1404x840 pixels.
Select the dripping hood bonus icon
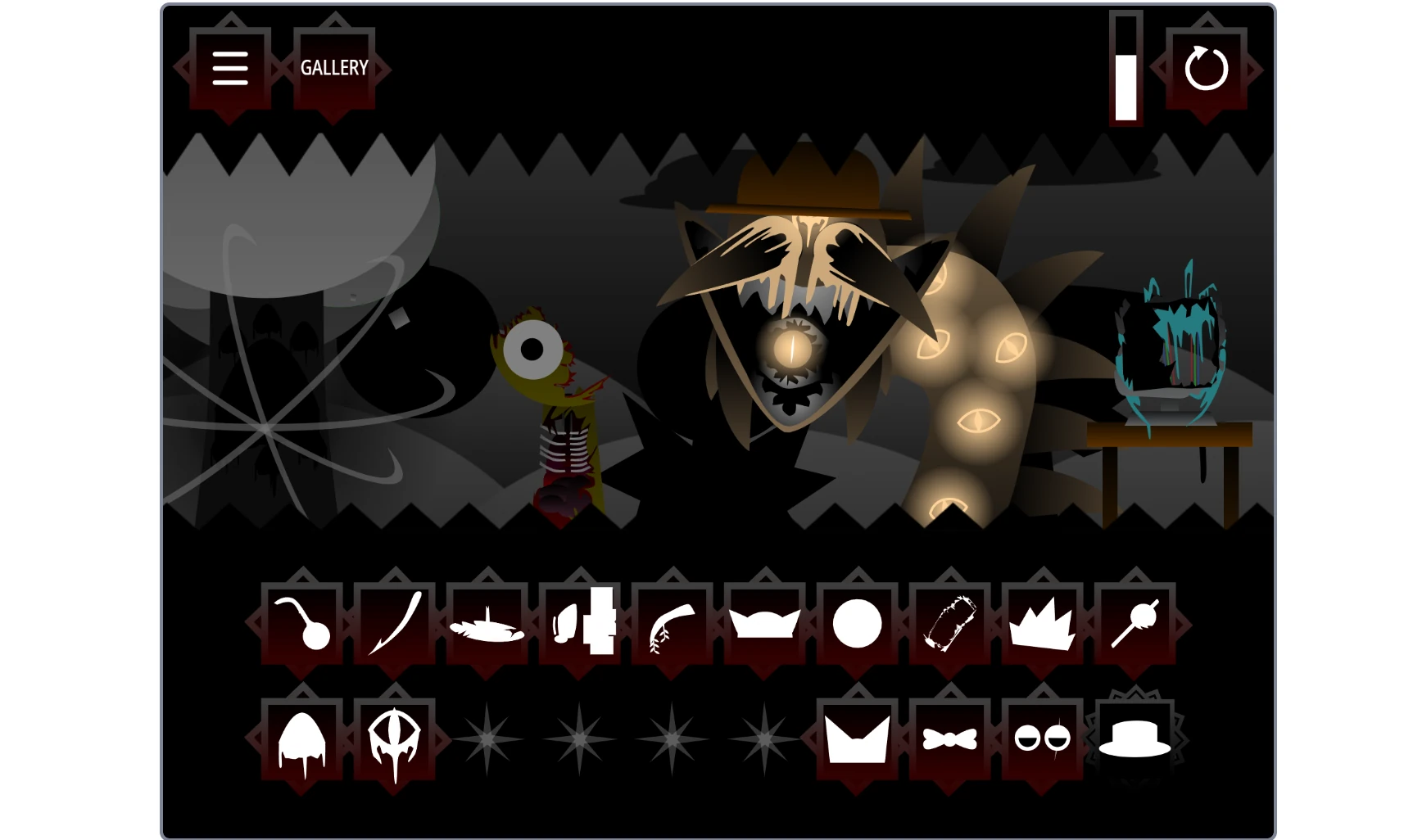[303, 737]
